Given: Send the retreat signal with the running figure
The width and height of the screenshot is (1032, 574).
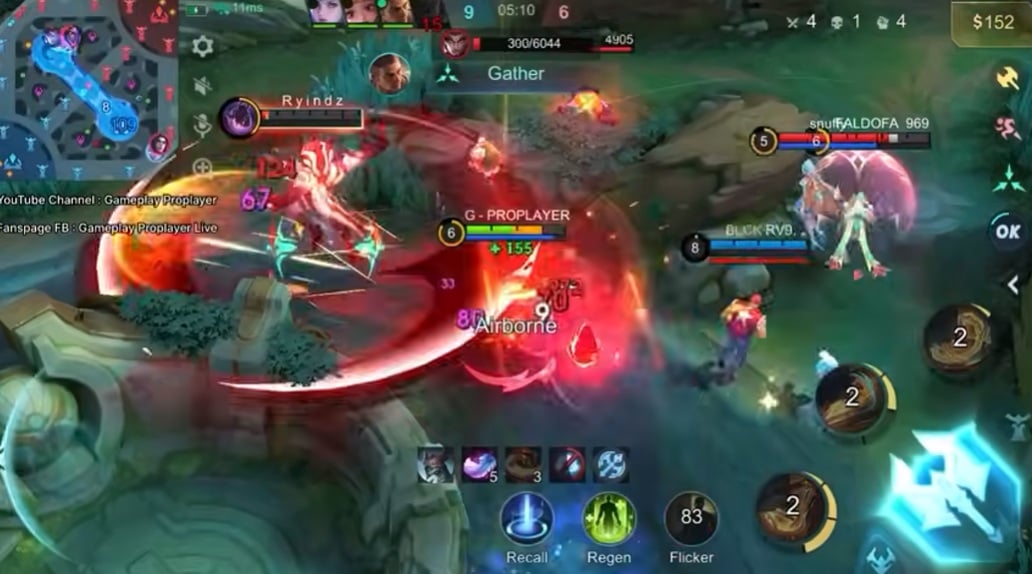Looking at the screenshot, I should [1006, 127].
